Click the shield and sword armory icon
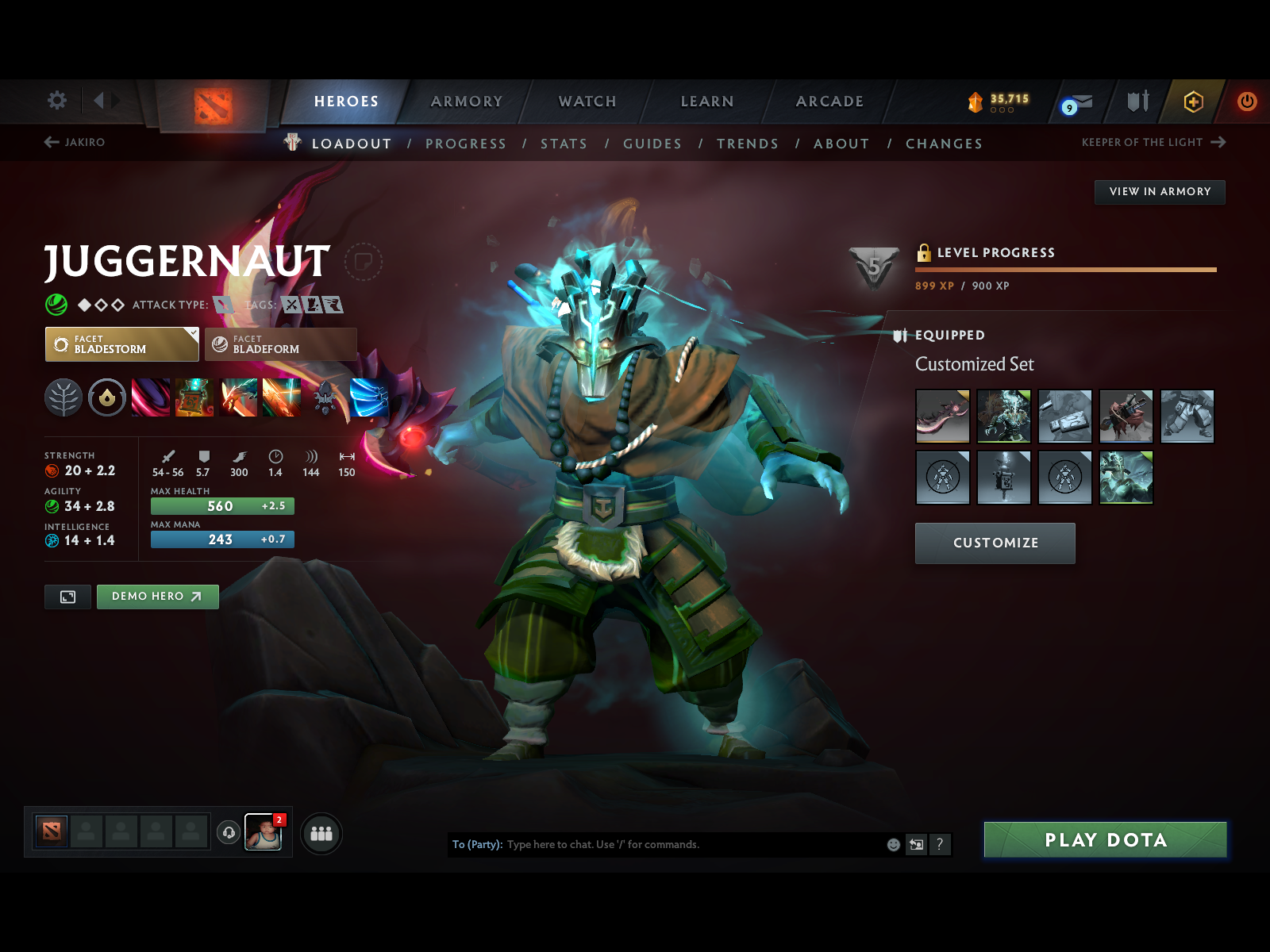Image resolution: width=1270 pixels, height=952 pixels. click(1137, 102)
